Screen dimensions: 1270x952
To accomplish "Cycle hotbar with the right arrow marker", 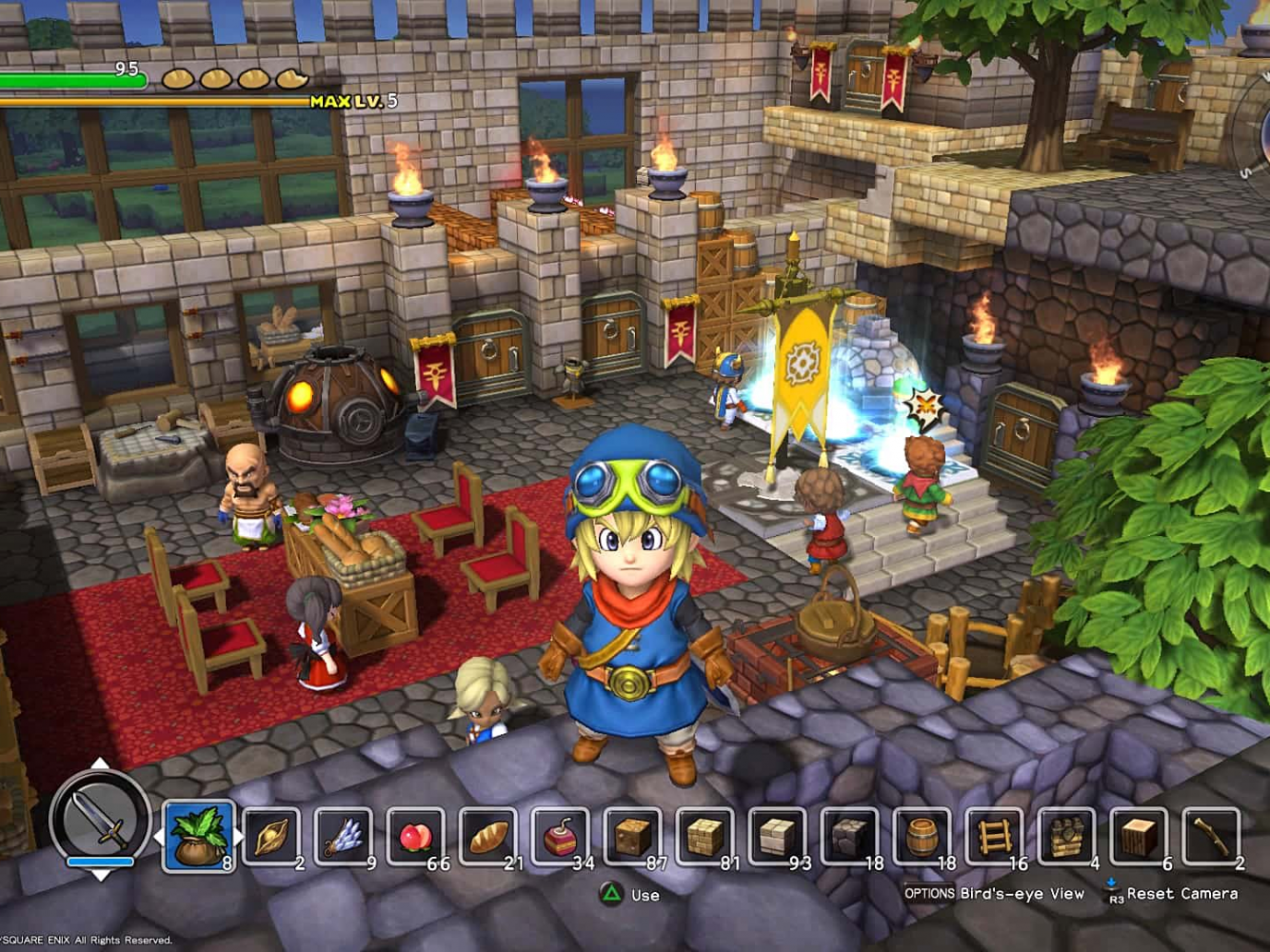I will click(x=239, y=837).
